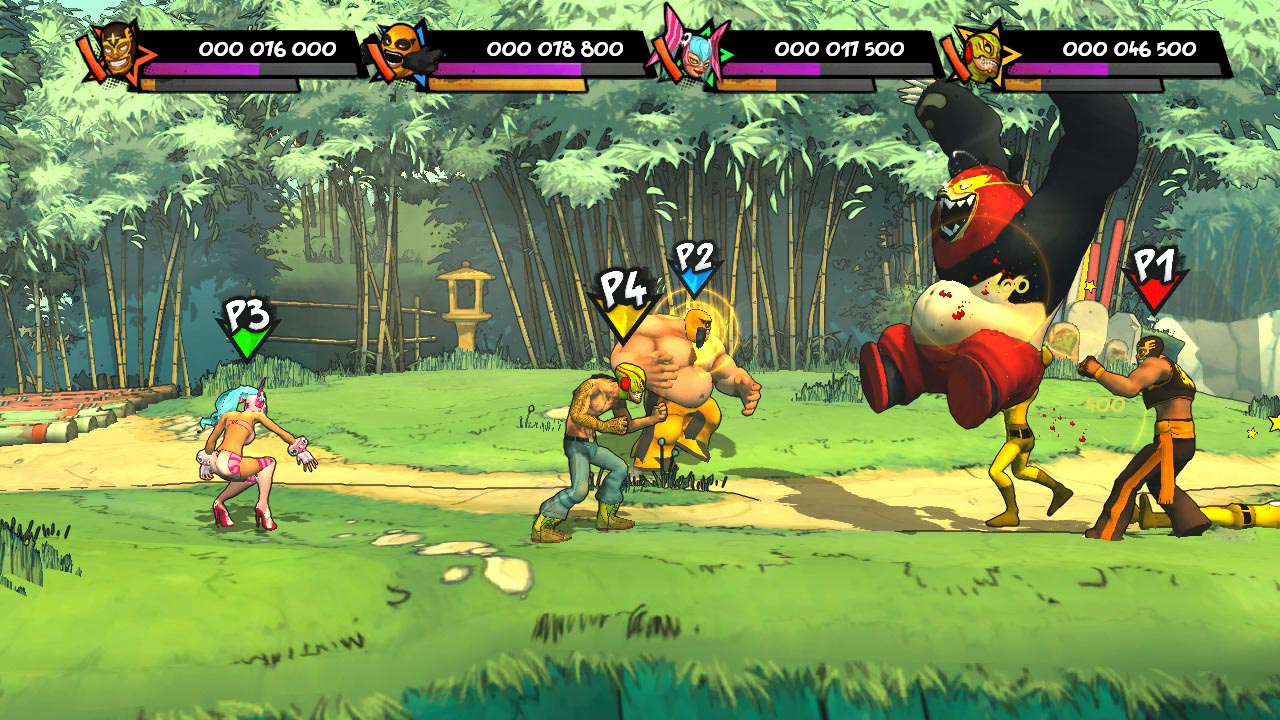Screen dimensions: 1280x720
Task: Click the red P1 player marker
Action: [x=1154, y=278]
